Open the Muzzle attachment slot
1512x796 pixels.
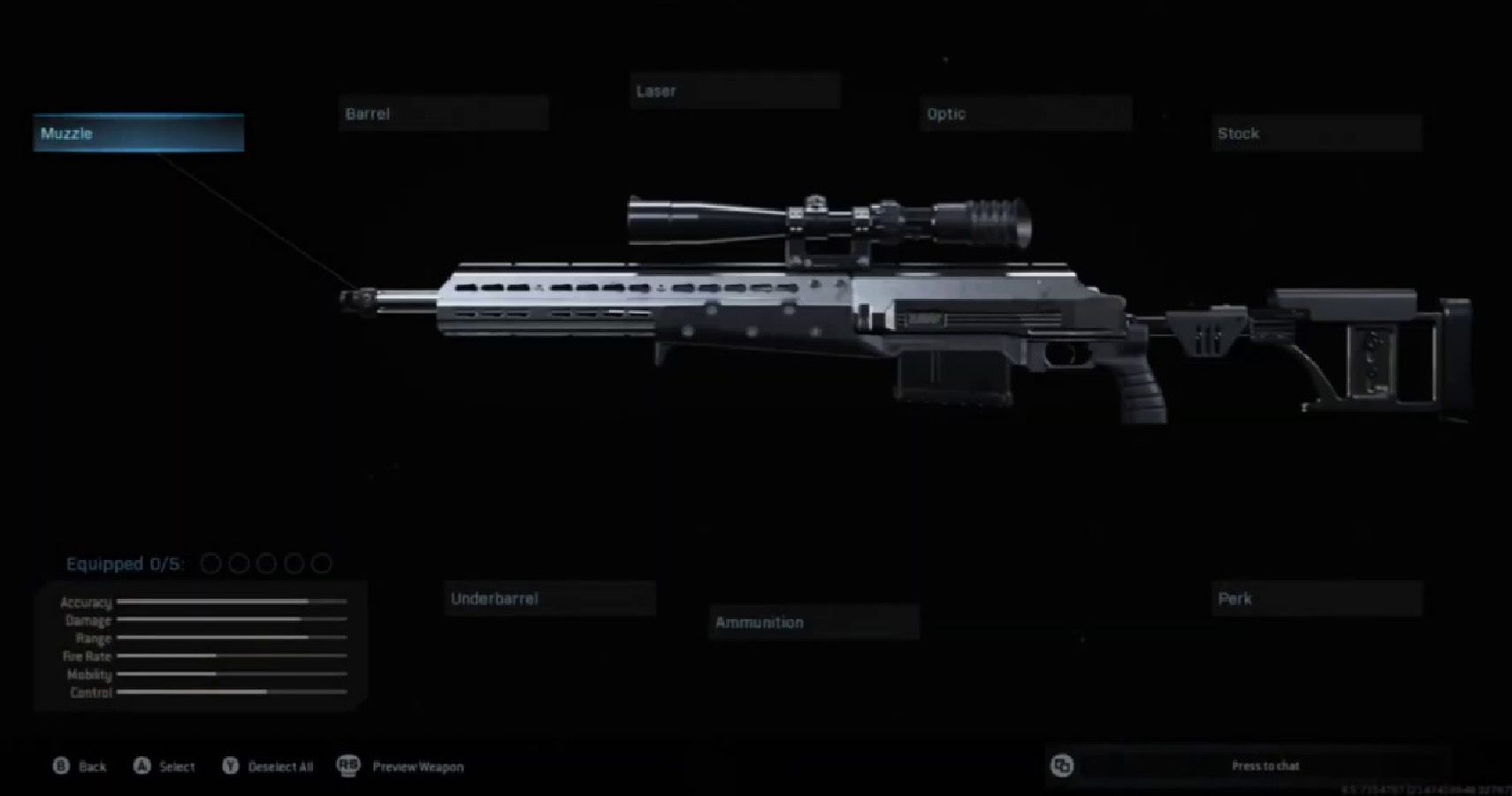[137, 134]
